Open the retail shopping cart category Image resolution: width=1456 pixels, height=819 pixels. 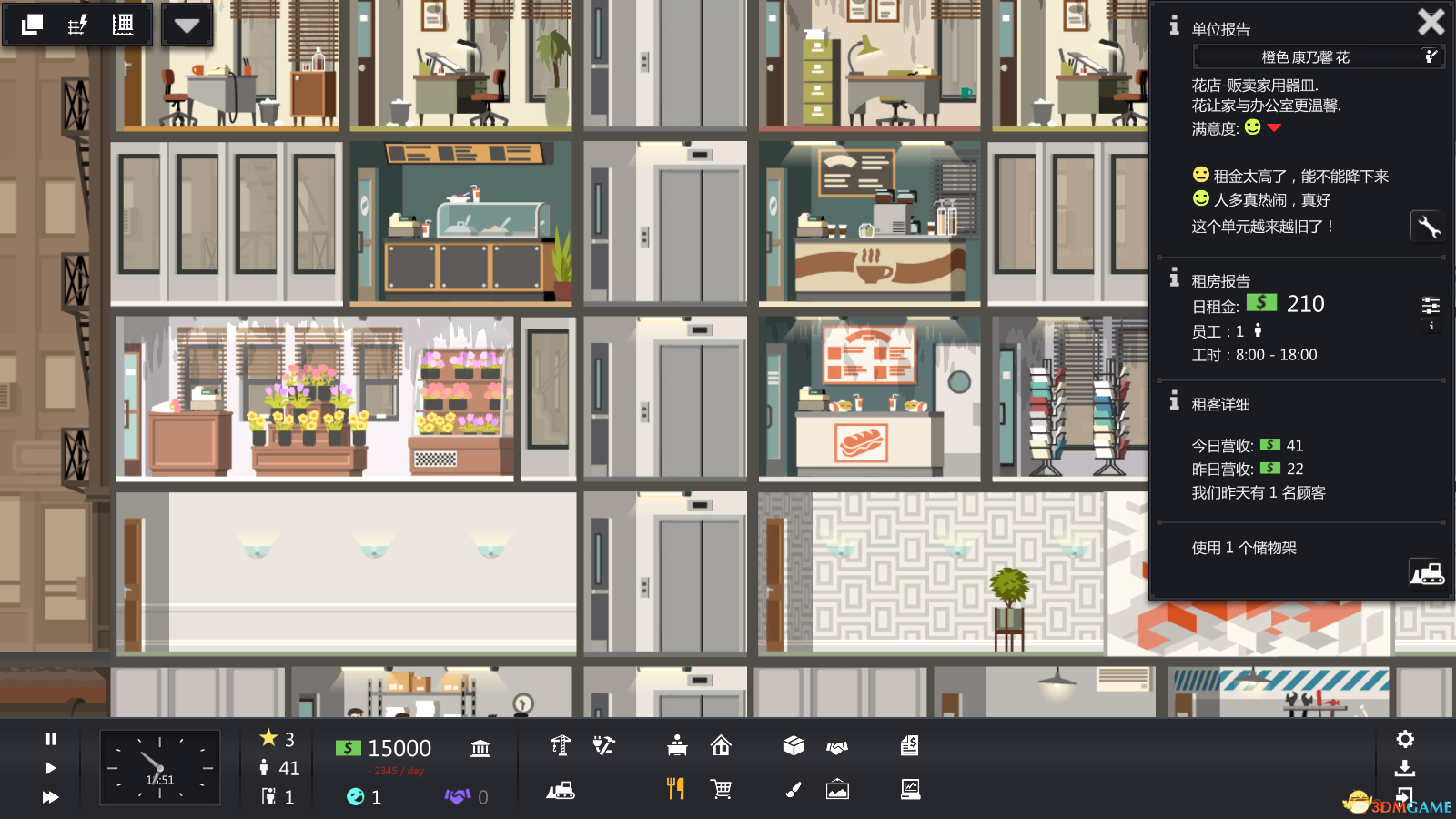pyautogui.click(x=721, y=789)
